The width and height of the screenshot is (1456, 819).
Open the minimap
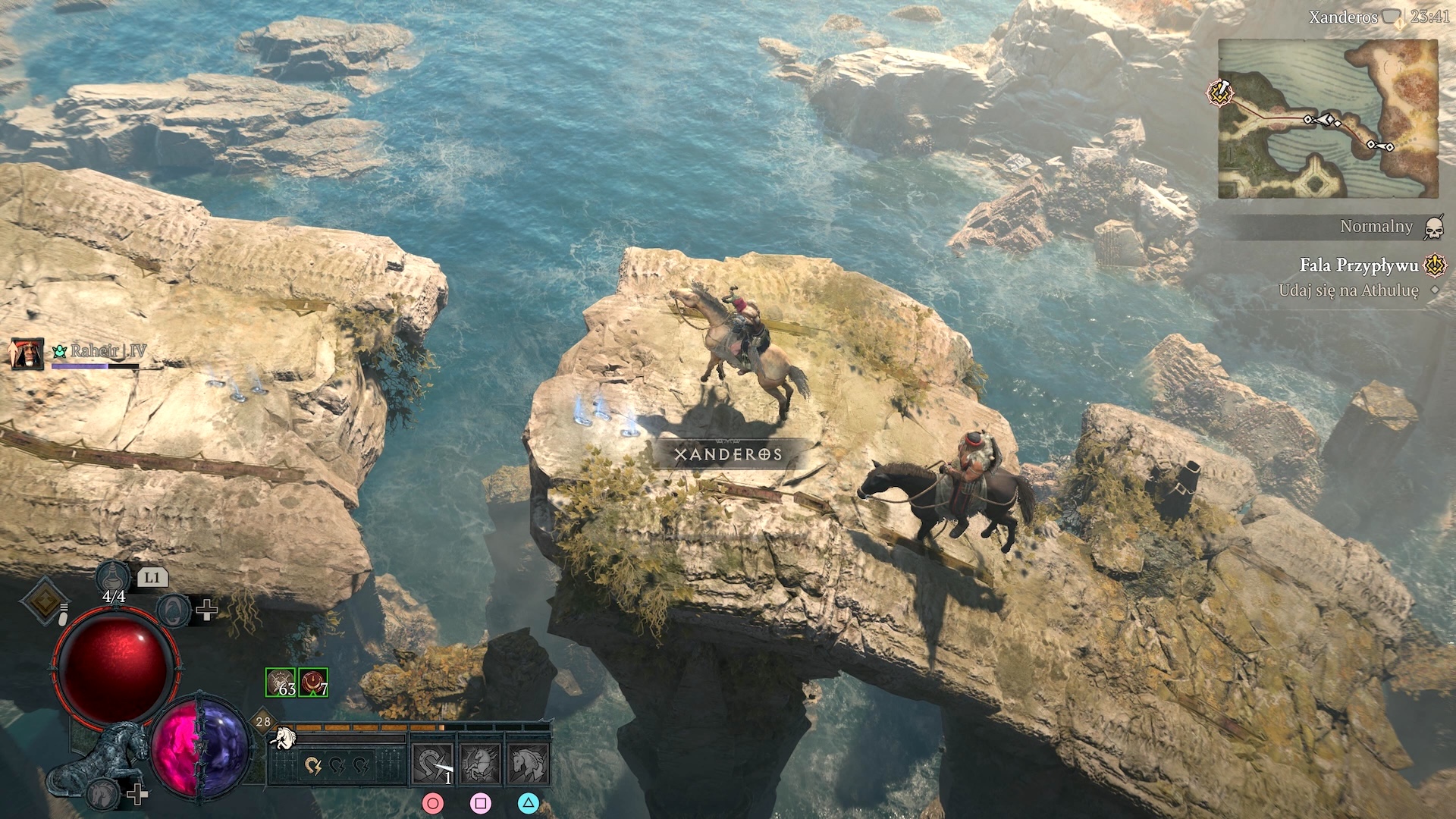coord(1327,119)
